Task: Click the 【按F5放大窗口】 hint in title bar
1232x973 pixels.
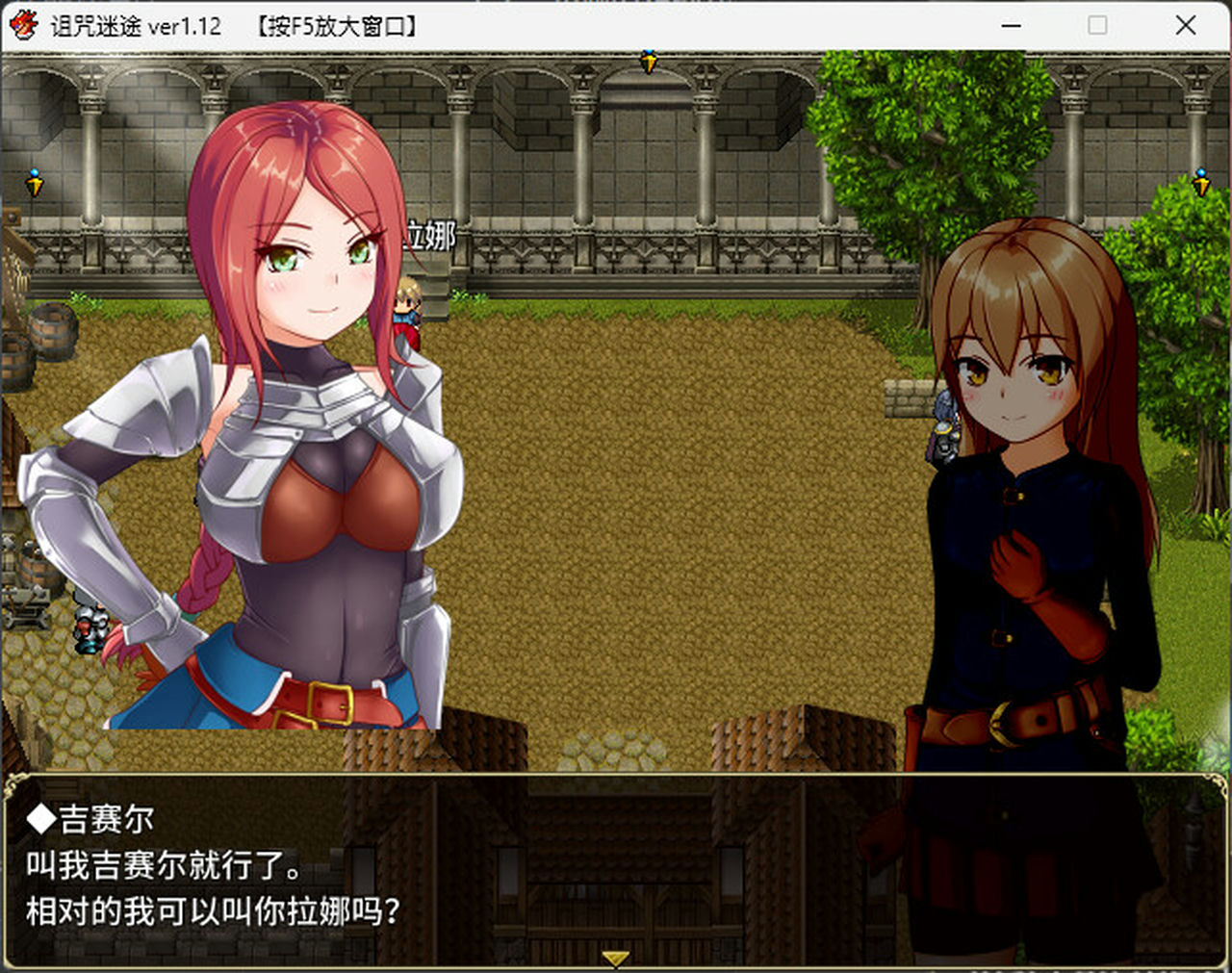Action: (x=336, y=26)
